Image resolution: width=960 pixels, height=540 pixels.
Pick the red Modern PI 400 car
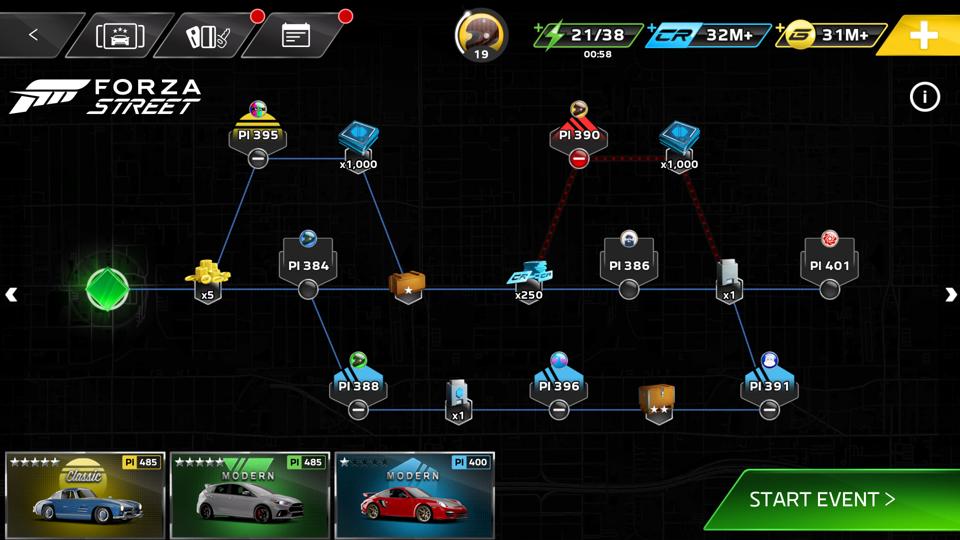click(414, 495)
